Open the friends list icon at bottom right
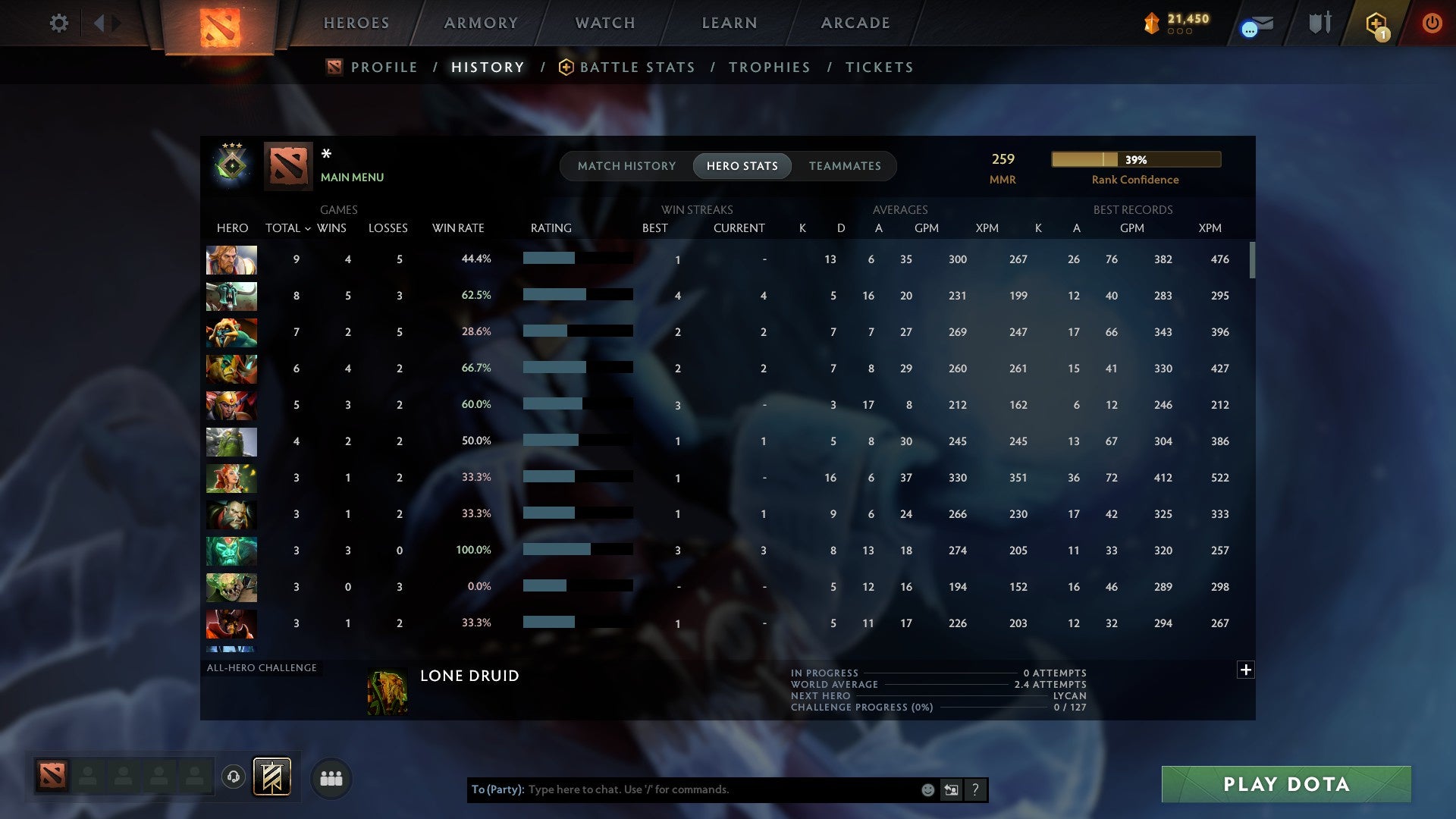This screenshot has height=819, width=1456. (x=331, y=777)
